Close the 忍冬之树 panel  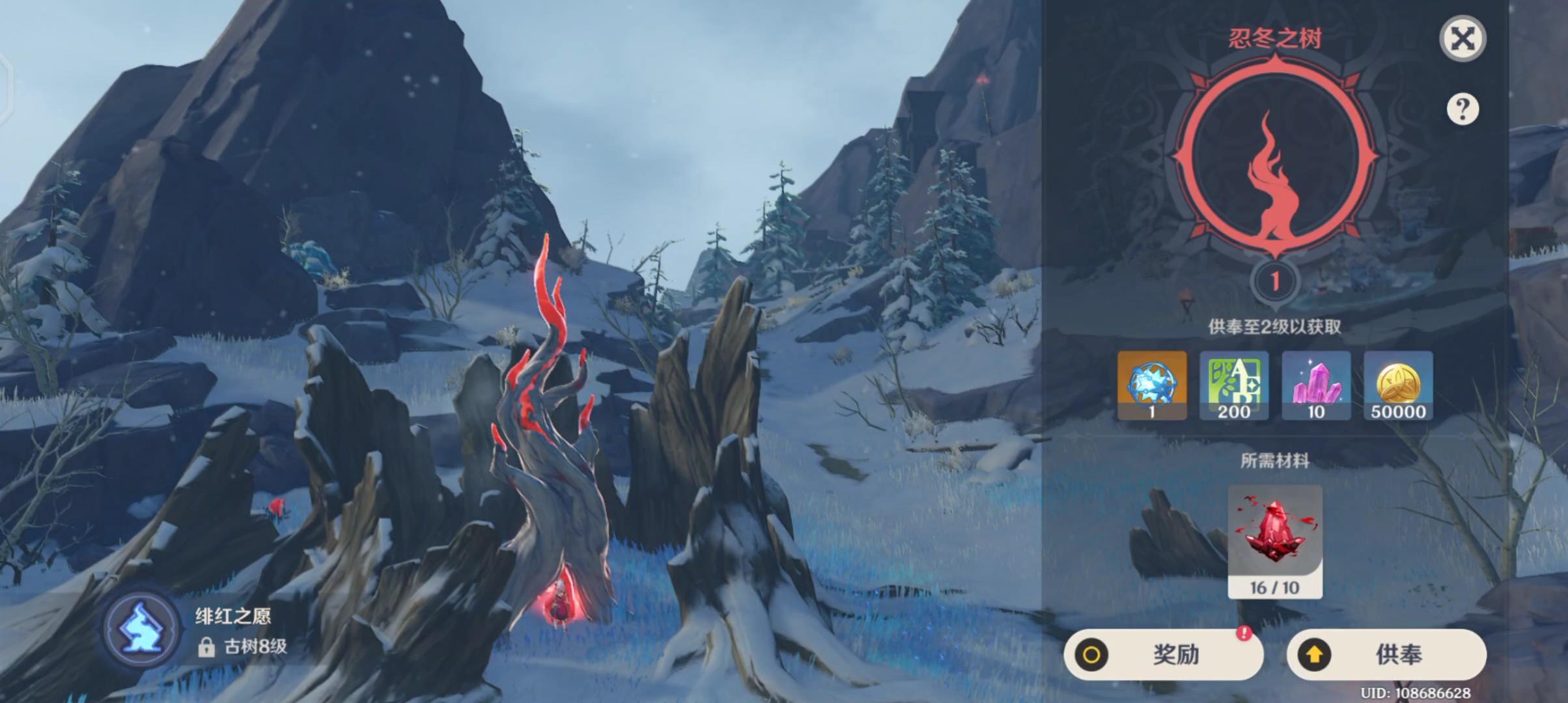pos(1463,39)
